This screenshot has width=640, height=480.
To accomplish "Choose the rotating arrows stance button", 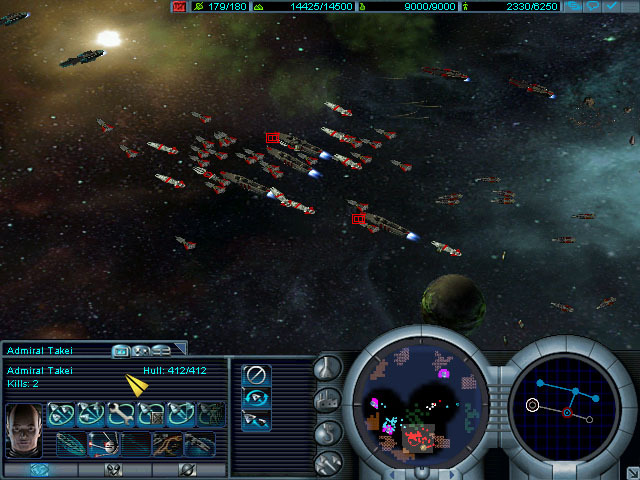I will click(x=256, y=398).
